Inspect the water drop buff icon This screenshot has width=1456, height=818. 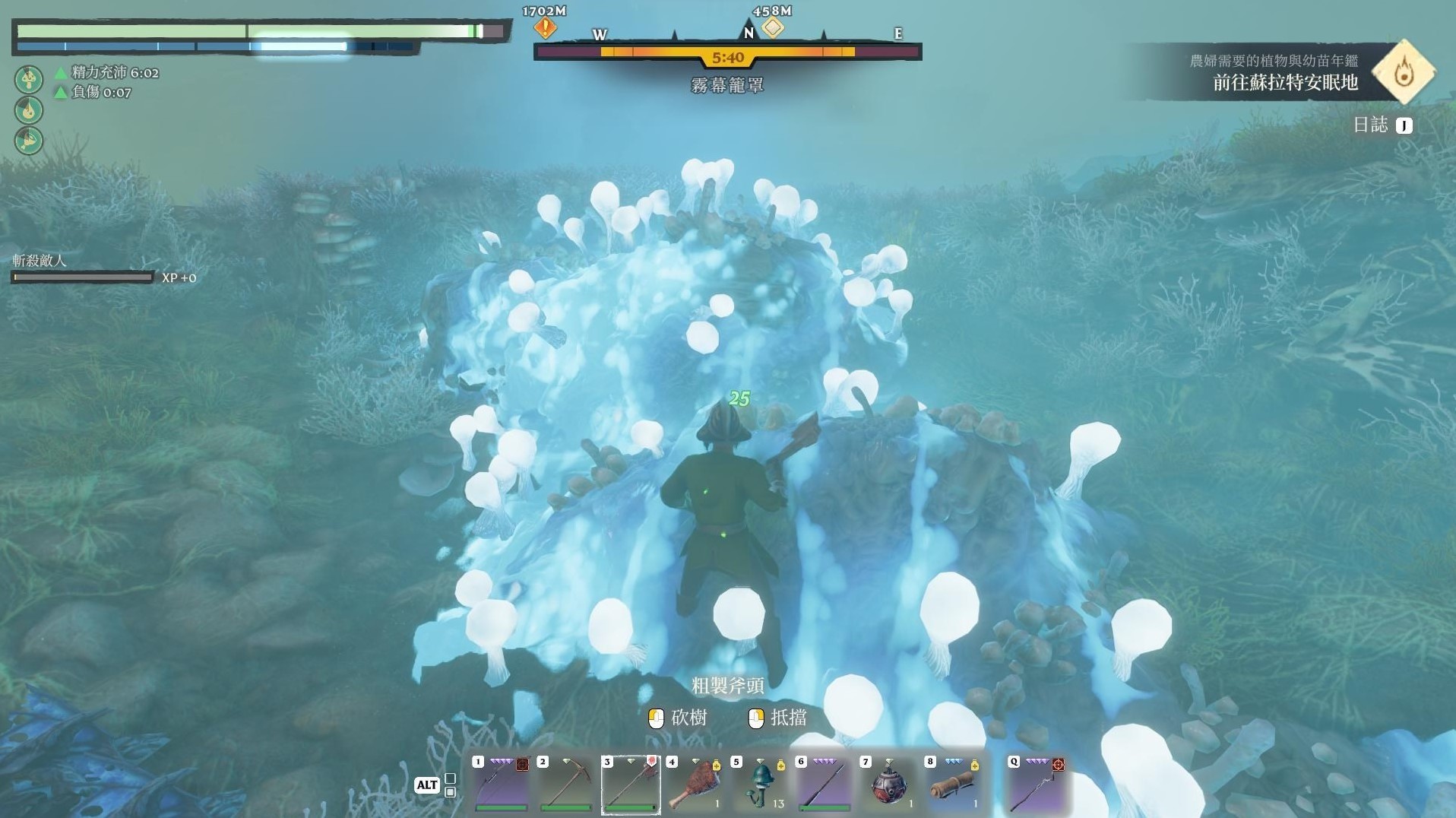[29, 110]
